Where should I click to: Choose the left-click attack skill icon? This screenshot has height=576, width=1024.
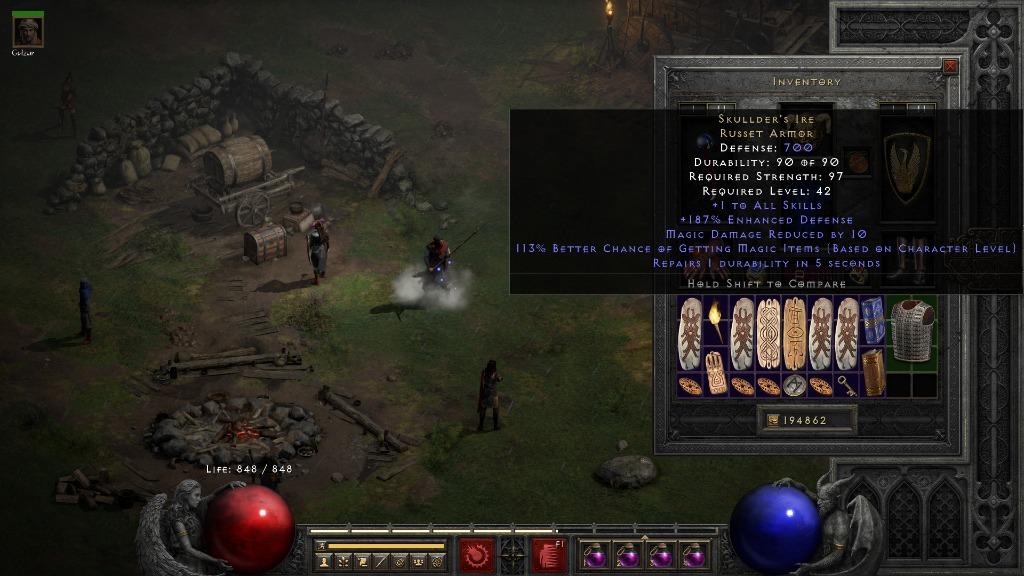tap(475, 553)
